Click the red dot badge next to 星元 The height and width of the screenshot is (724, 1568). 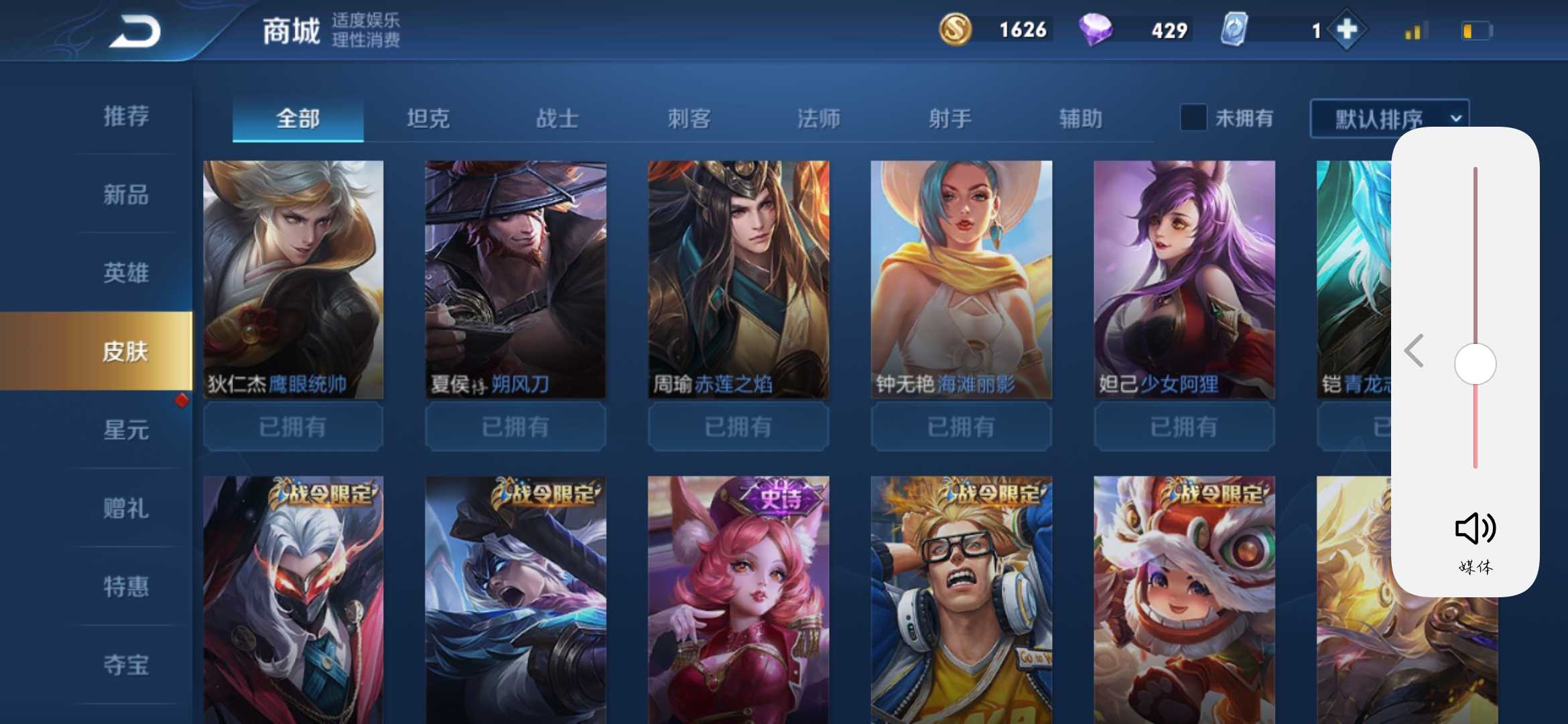(x=182, y=400)
